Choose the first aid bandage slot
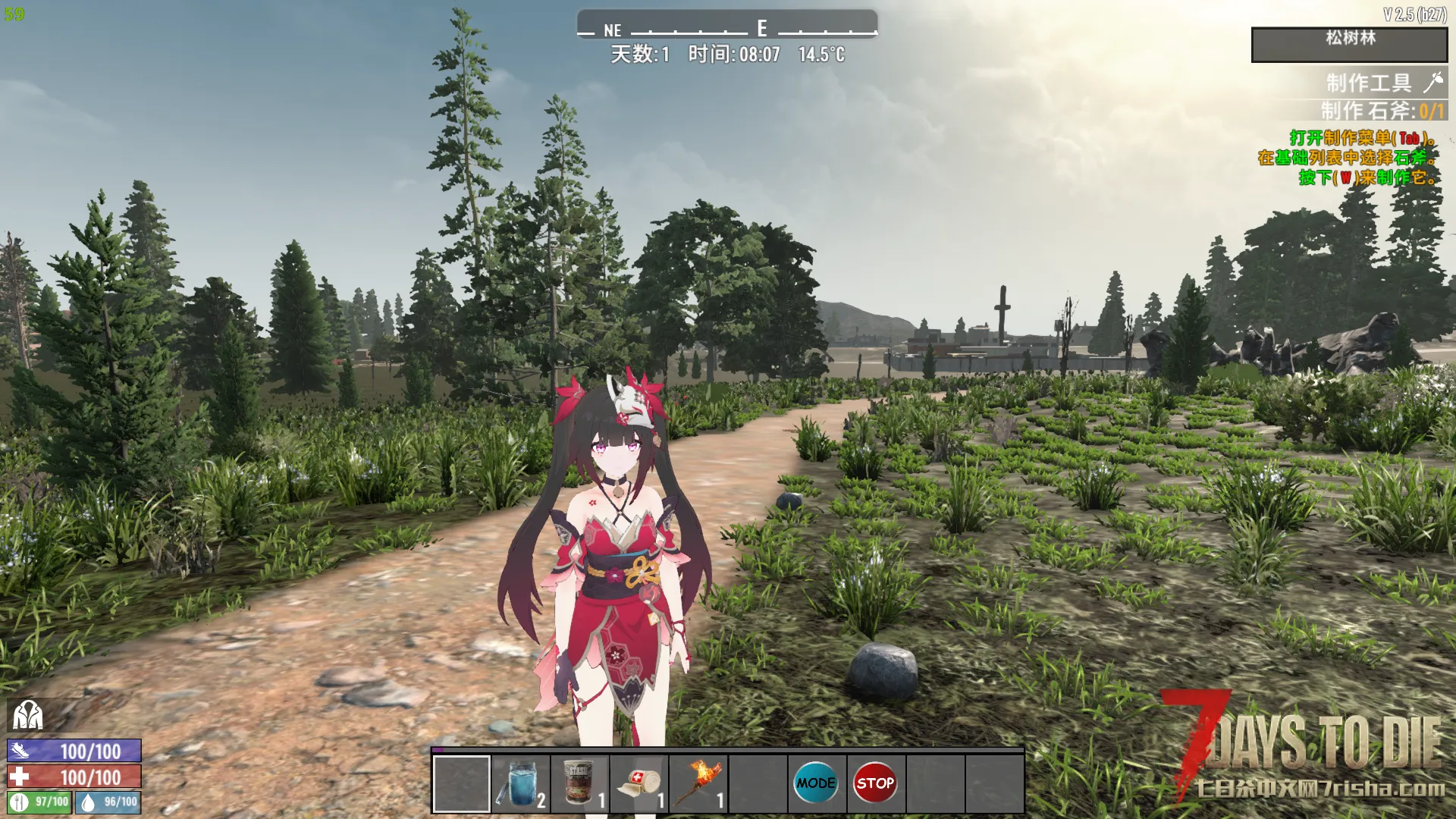 [639, 784]
